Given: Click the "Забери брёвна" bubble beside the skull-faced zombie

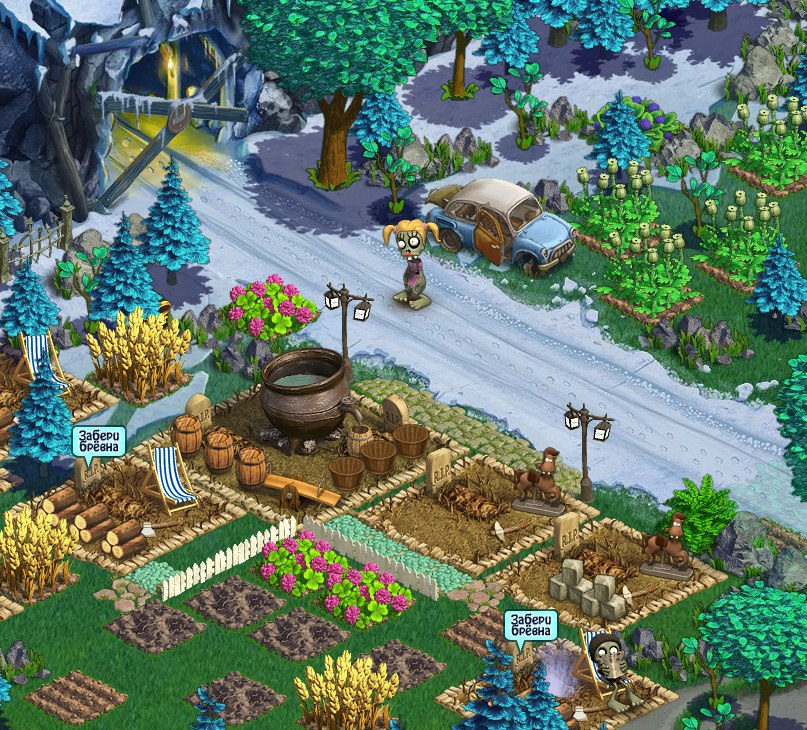Looking at the screenshot, I should [x=529, y=625].
